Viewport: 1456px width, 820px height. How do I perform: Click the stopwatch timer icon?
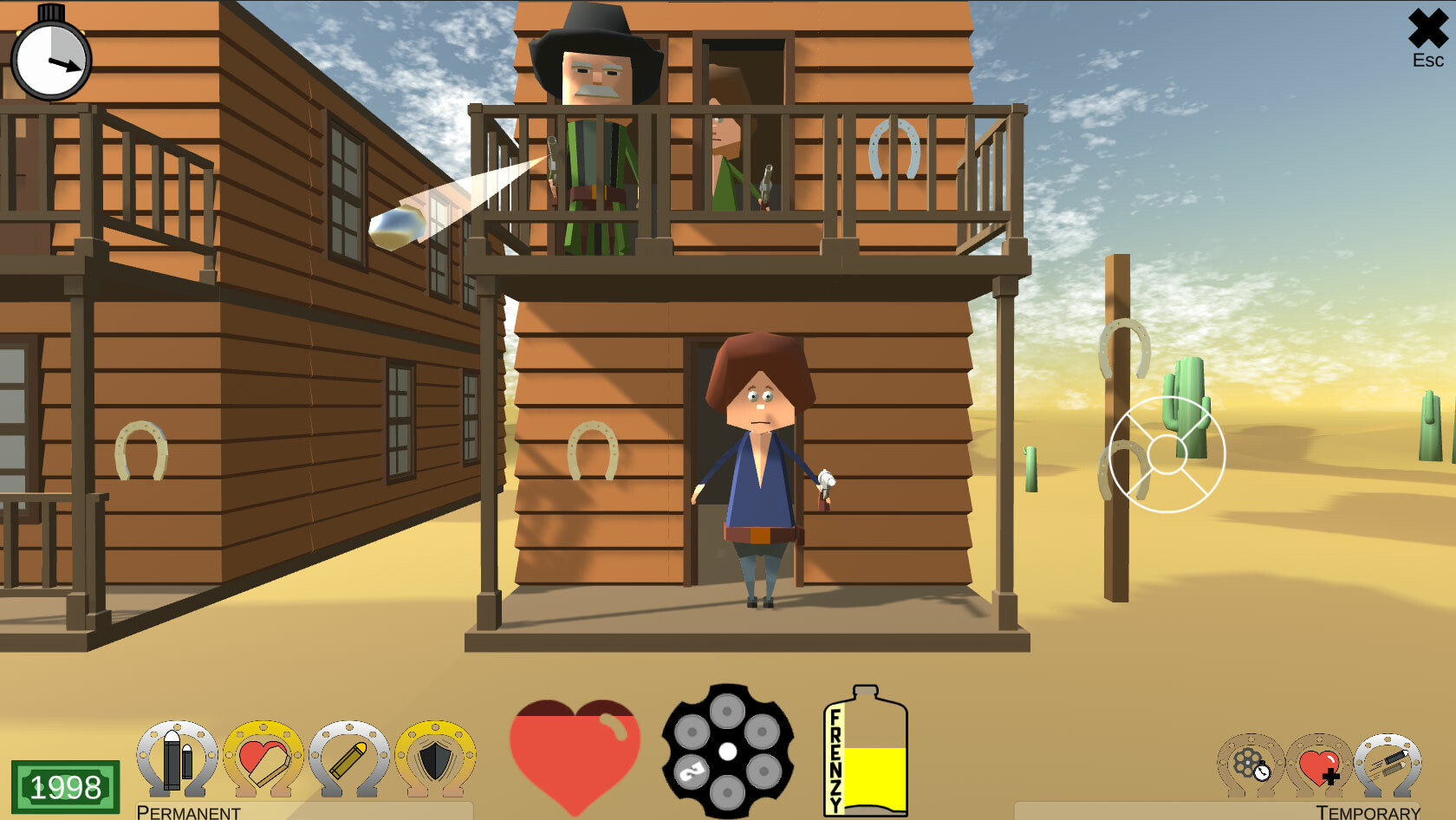tap(50, 60)
